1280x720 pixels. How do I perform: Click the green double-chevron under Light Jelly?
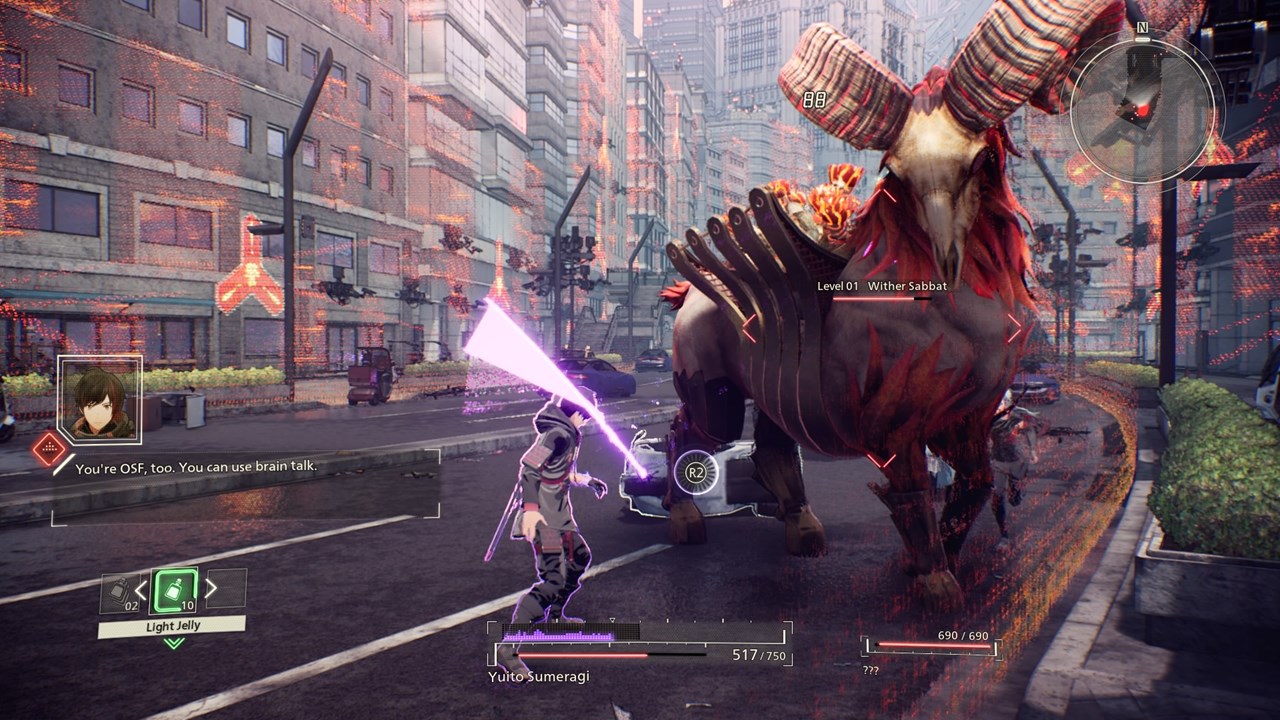174,642
